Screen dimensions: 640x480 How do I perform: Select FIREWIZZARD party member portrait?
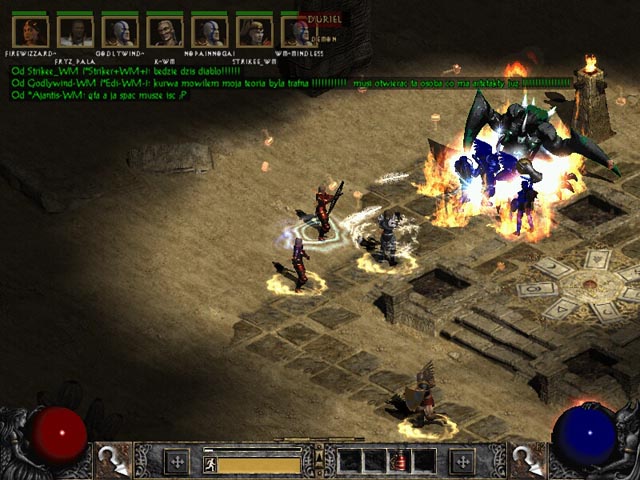pos(30,32)
